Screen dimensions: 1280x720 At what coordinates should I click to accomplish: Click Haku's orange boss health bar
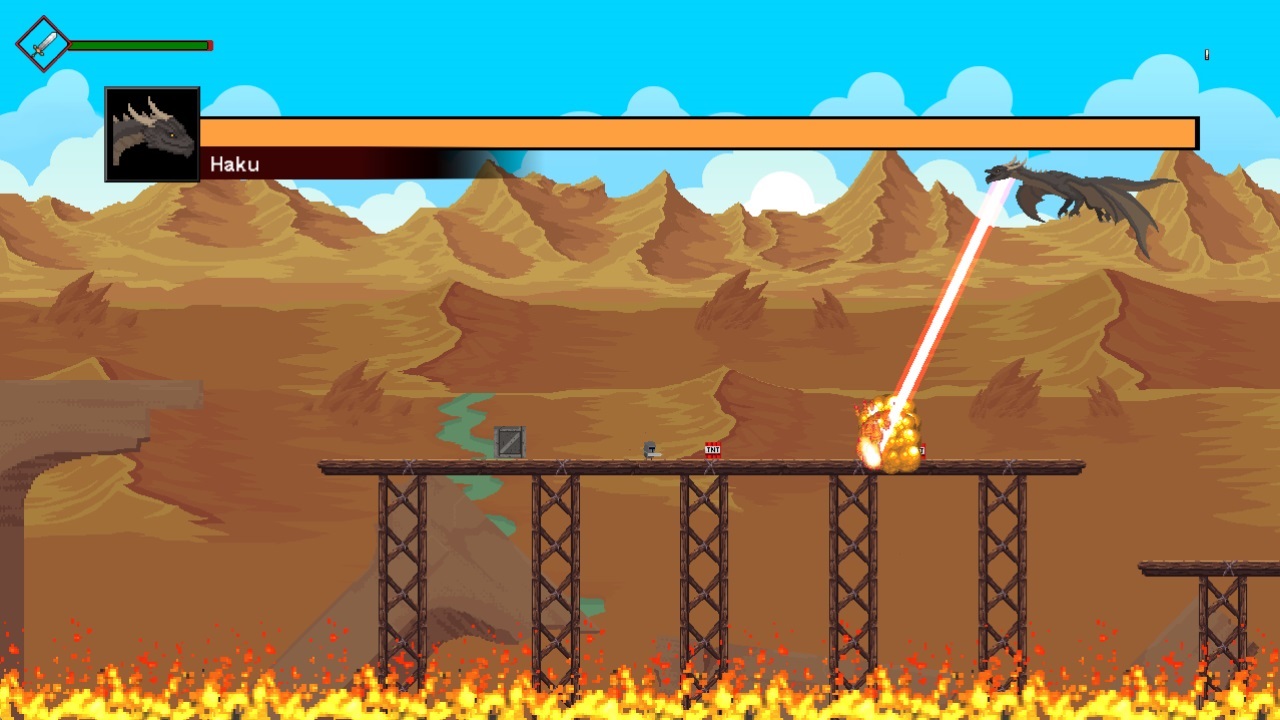(x=700, y=131)
